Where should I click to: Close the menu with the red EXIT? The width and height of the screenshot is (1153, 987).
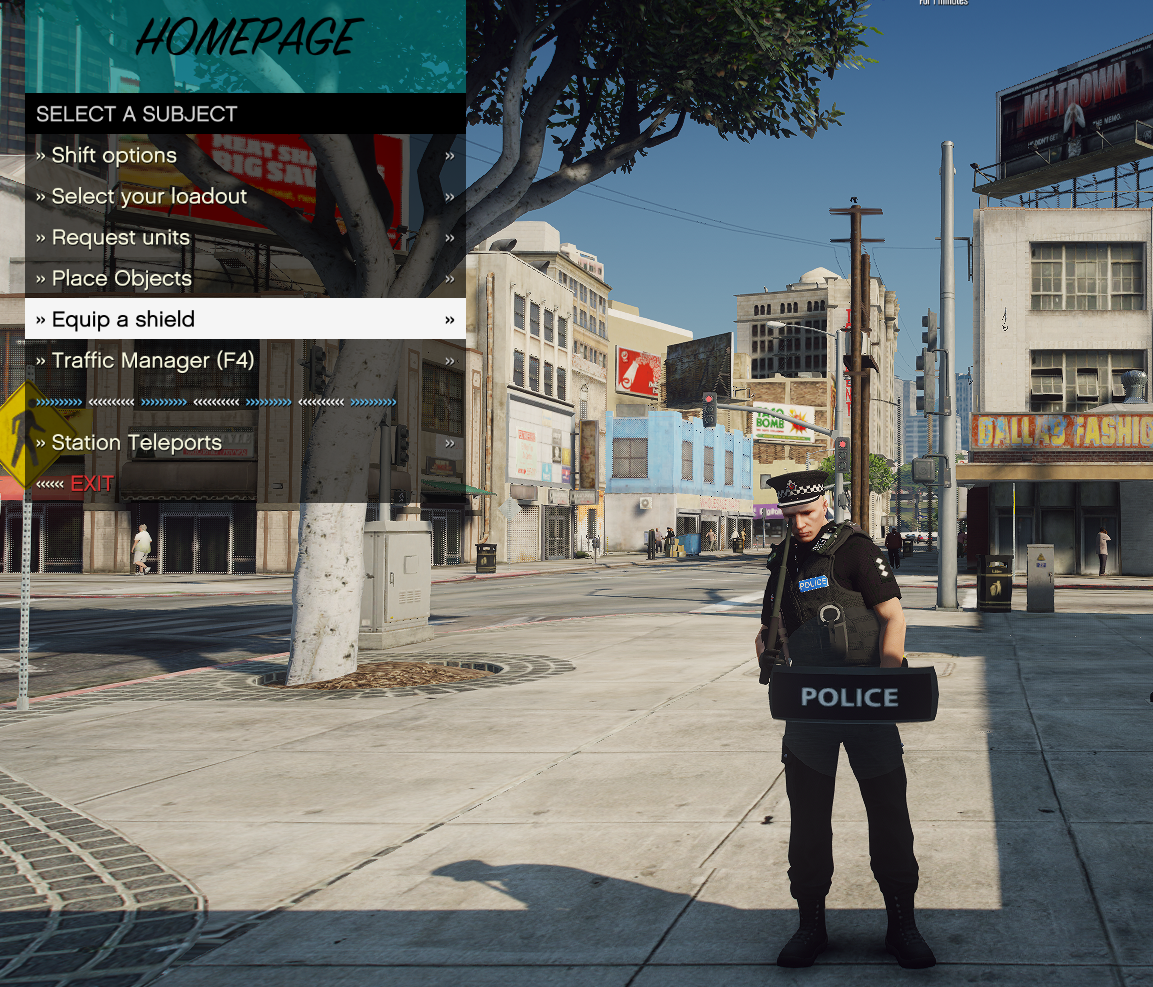coord(91,483)
